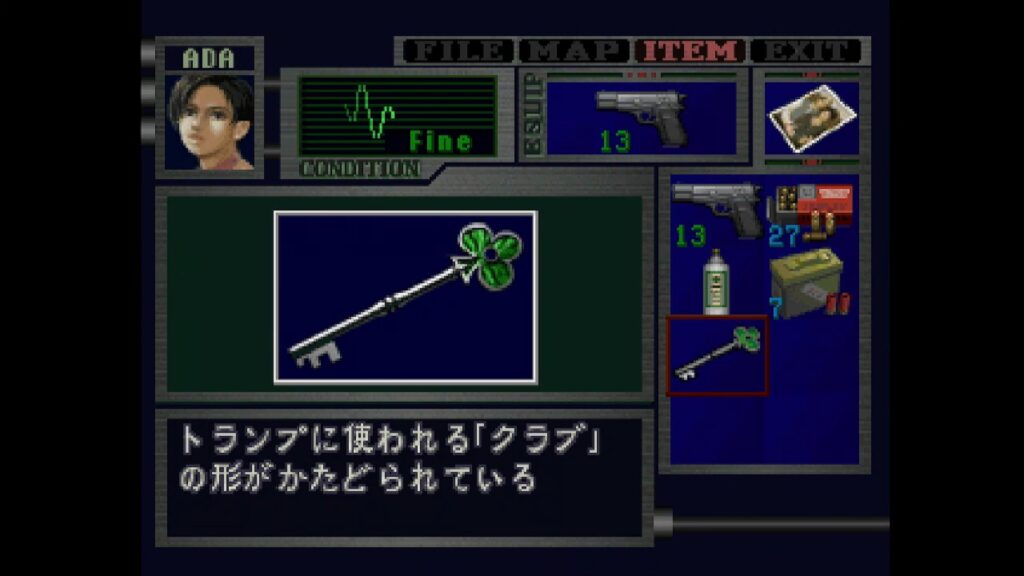This screenshot has height=576, width=1024.
Task: Select the first aid spray can
Action: [x=714, y=281]
